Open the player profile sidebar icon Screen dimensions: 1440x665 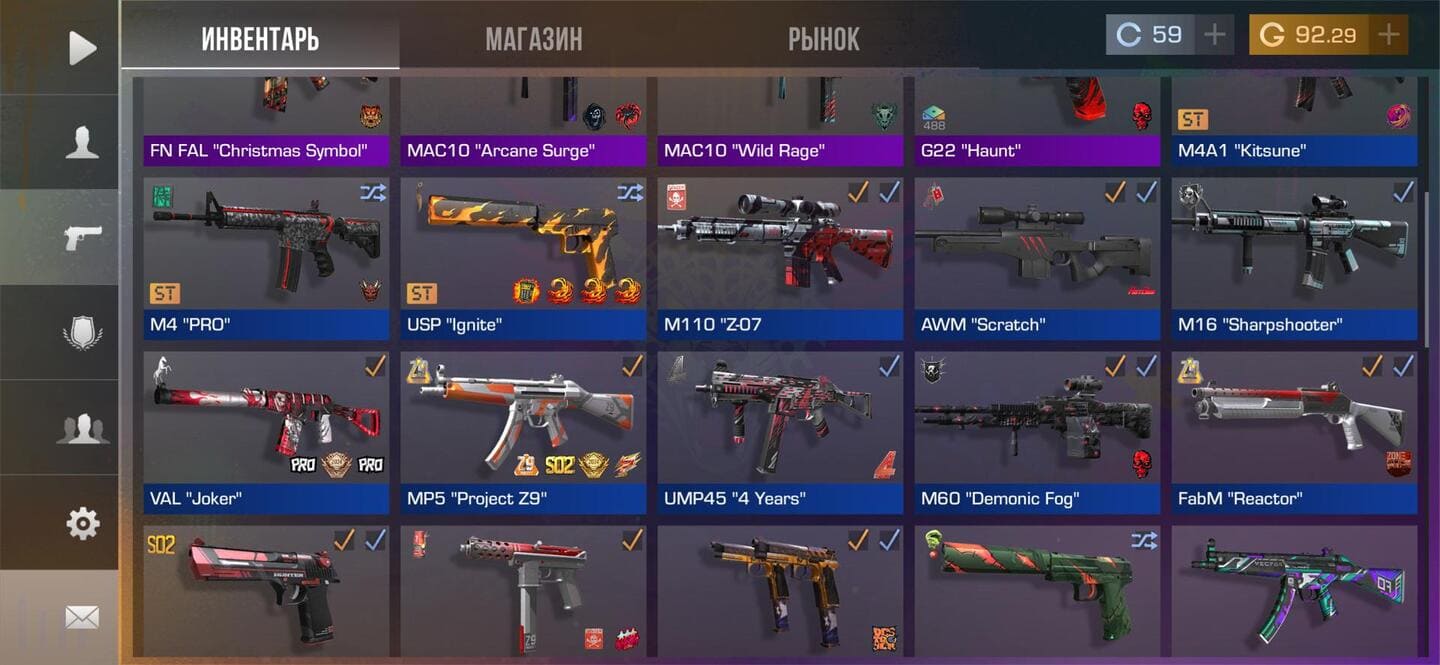(82, 143)
